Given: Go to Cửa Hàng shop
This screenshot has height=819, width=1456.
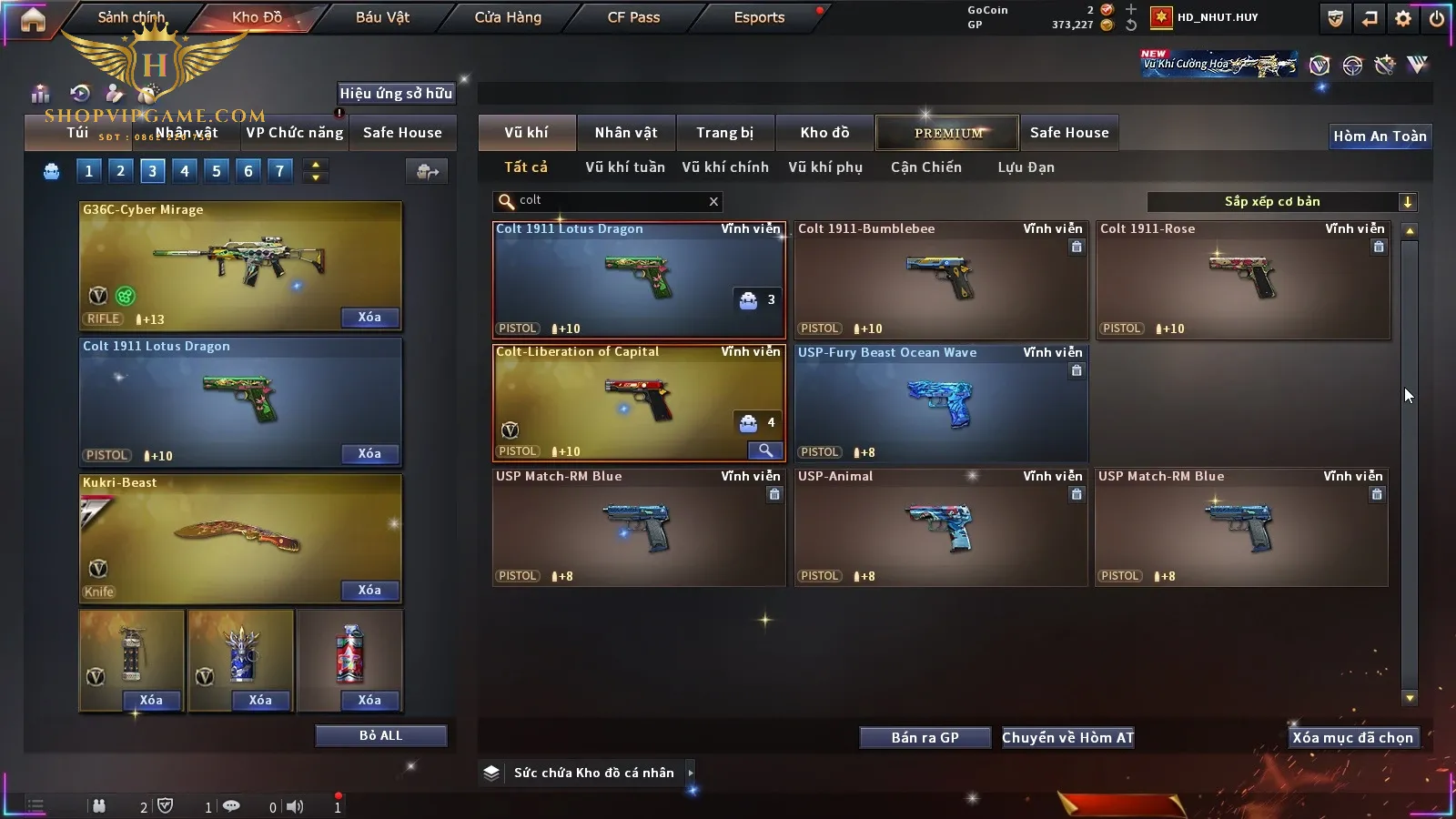Looking at the screenshot, I should (x=508, y=17).
